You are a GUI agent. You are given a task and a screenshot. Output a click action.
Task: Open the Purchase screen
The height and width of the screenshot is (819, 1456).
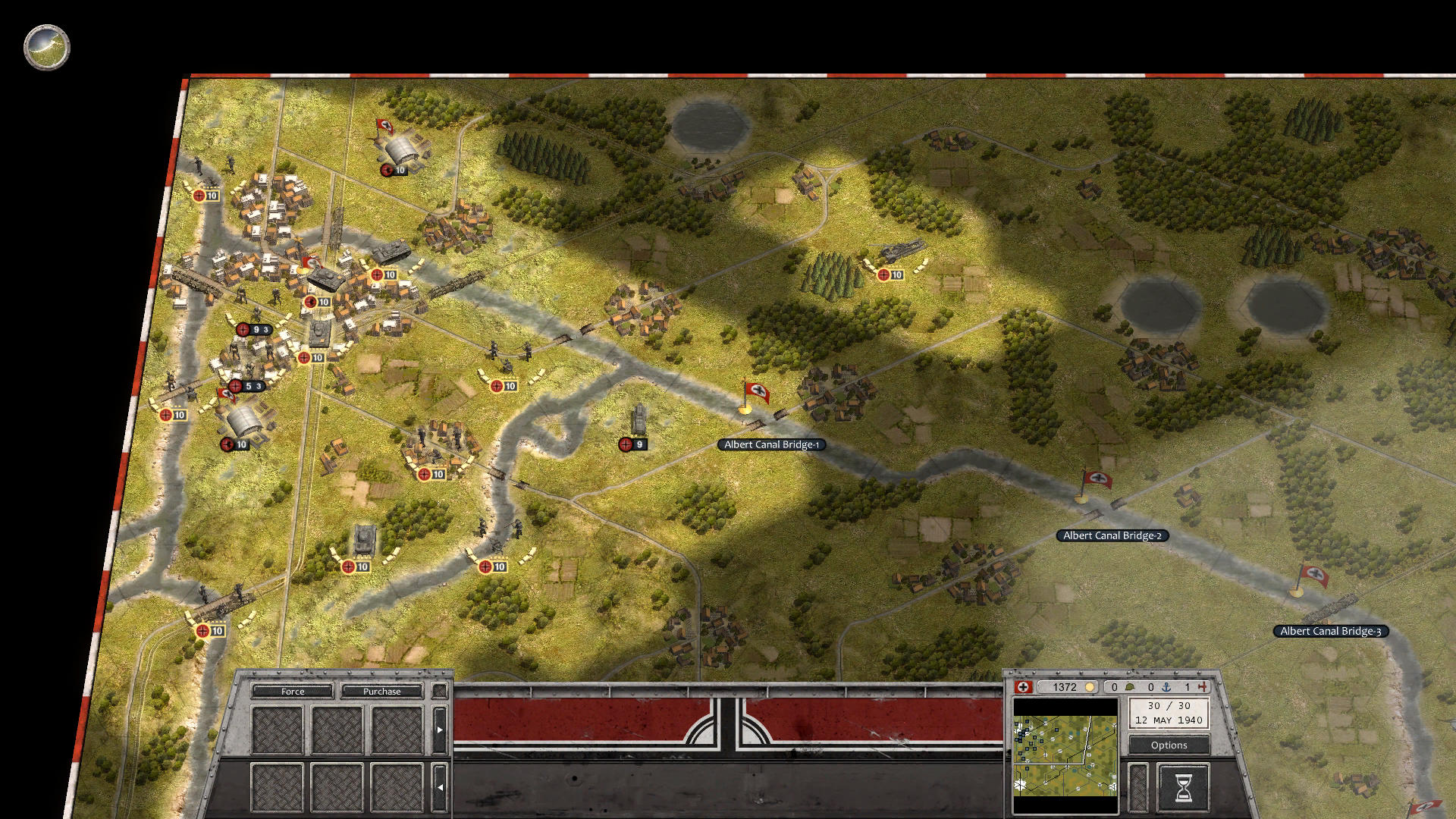pos(382,692)
